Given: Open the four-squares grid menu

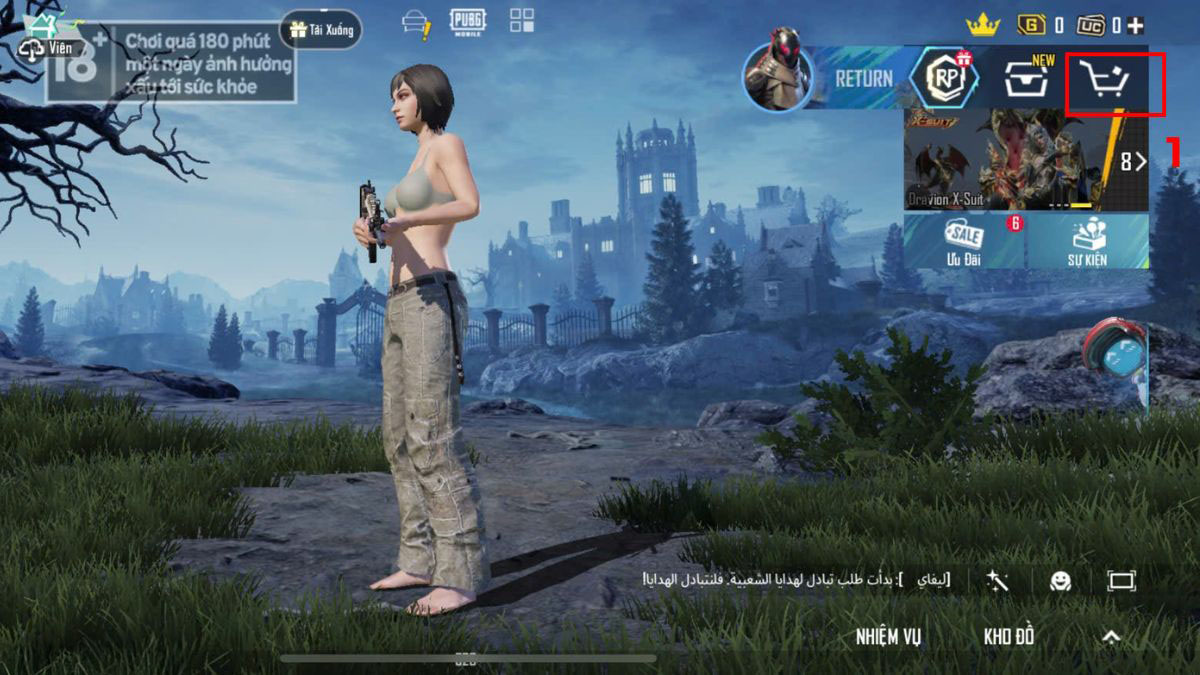Looking at the screenshot, I should point(522,21).
